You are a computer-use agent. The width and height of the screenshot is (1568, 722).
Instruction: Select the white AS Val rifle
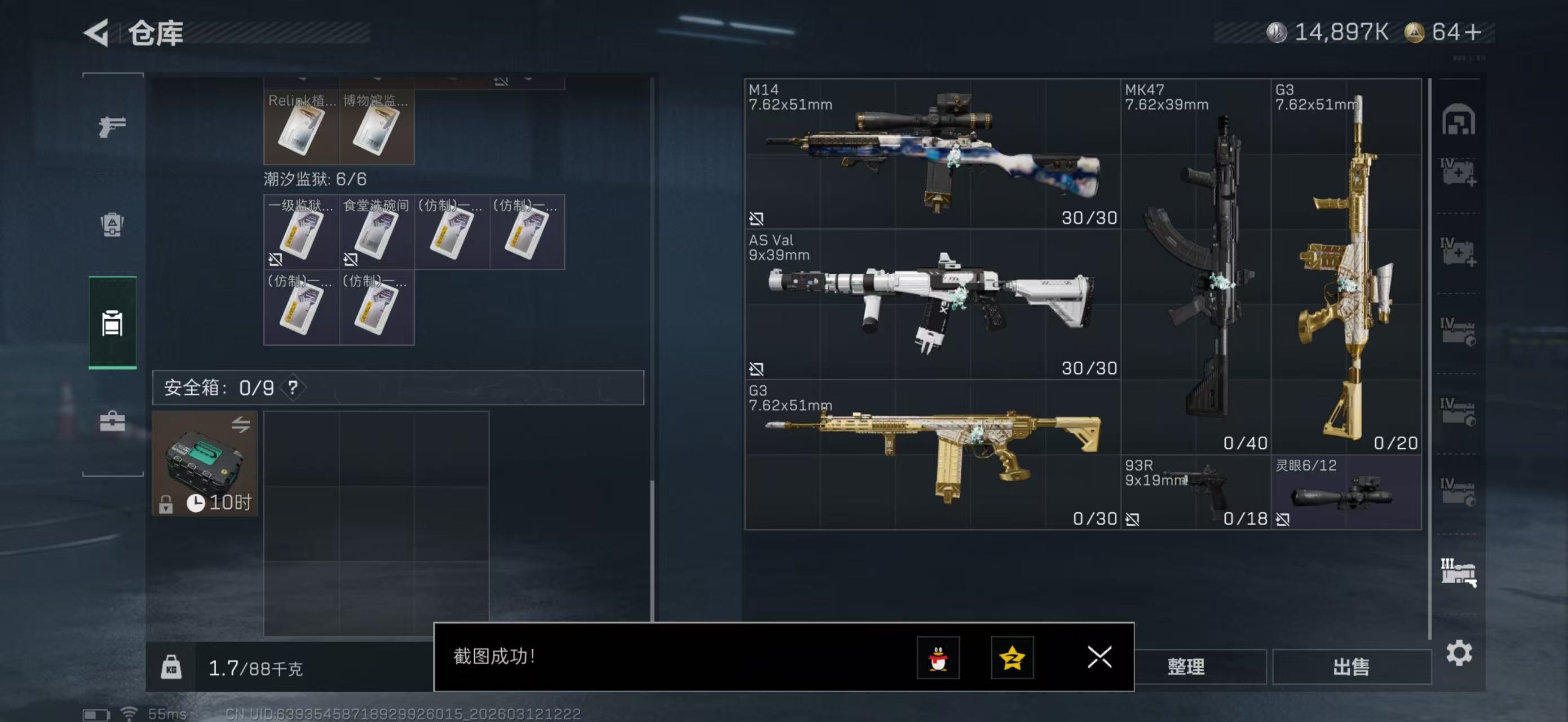click(x=931, y=304)
